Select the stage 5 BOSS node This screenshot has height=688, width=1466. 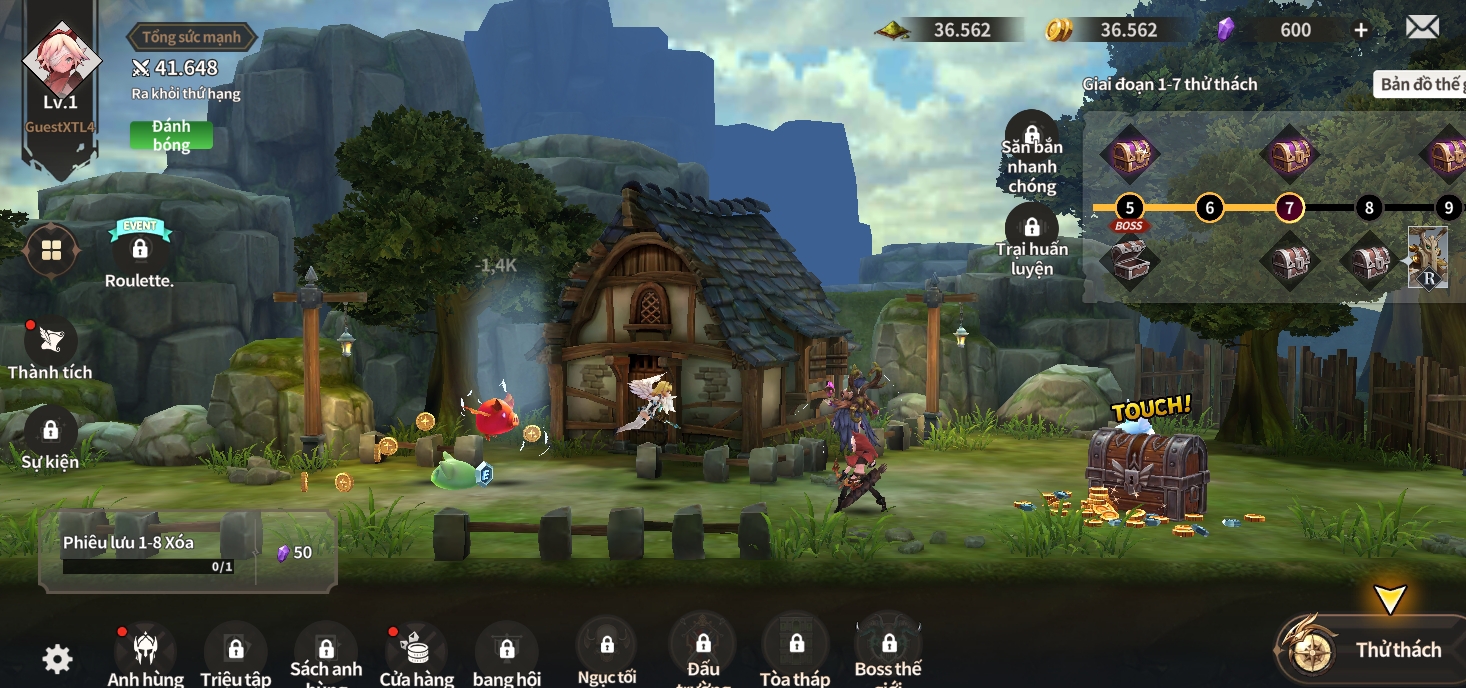[1129, 208]
